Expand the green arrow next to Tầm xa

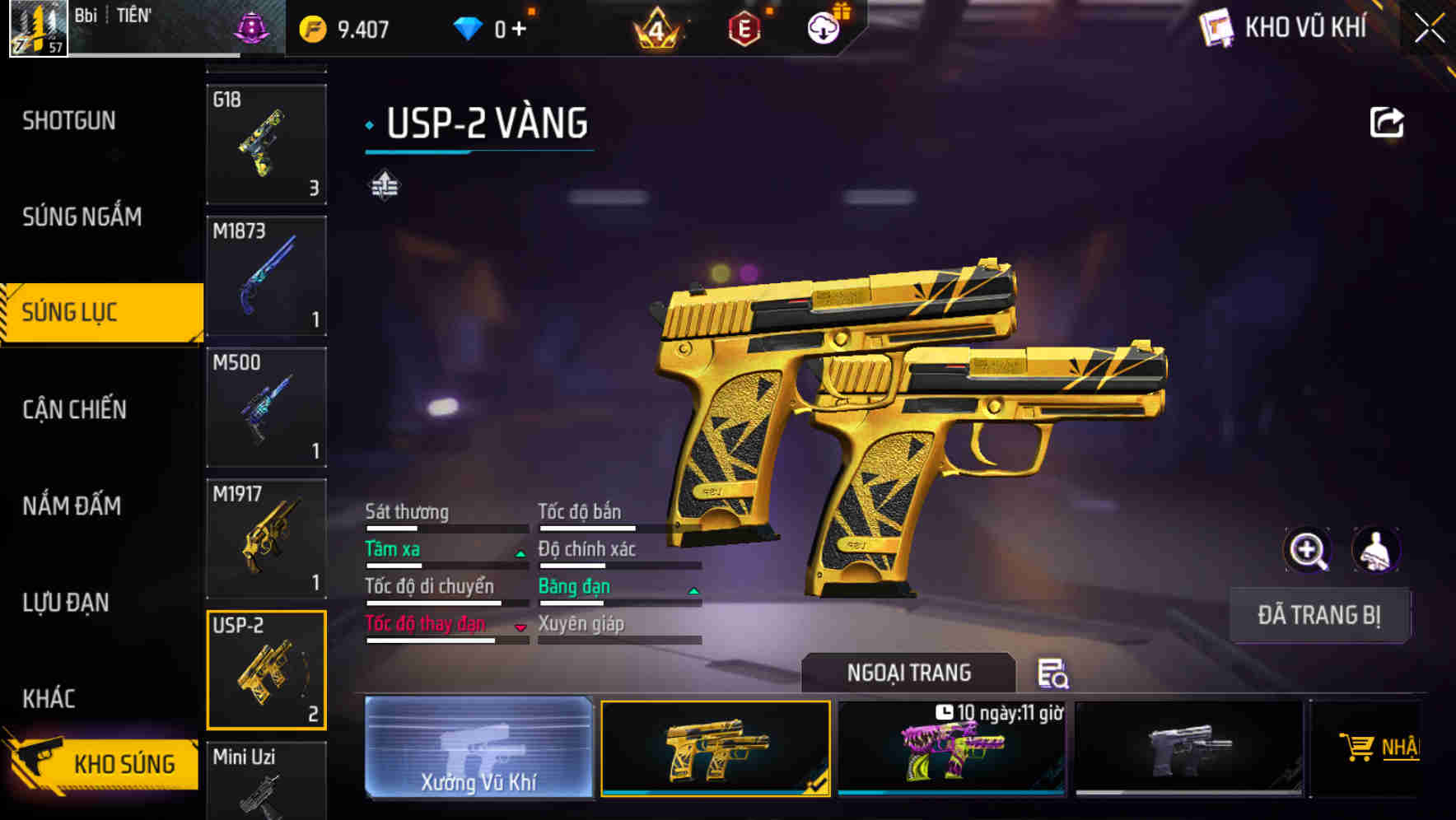(x=520, y=554)
